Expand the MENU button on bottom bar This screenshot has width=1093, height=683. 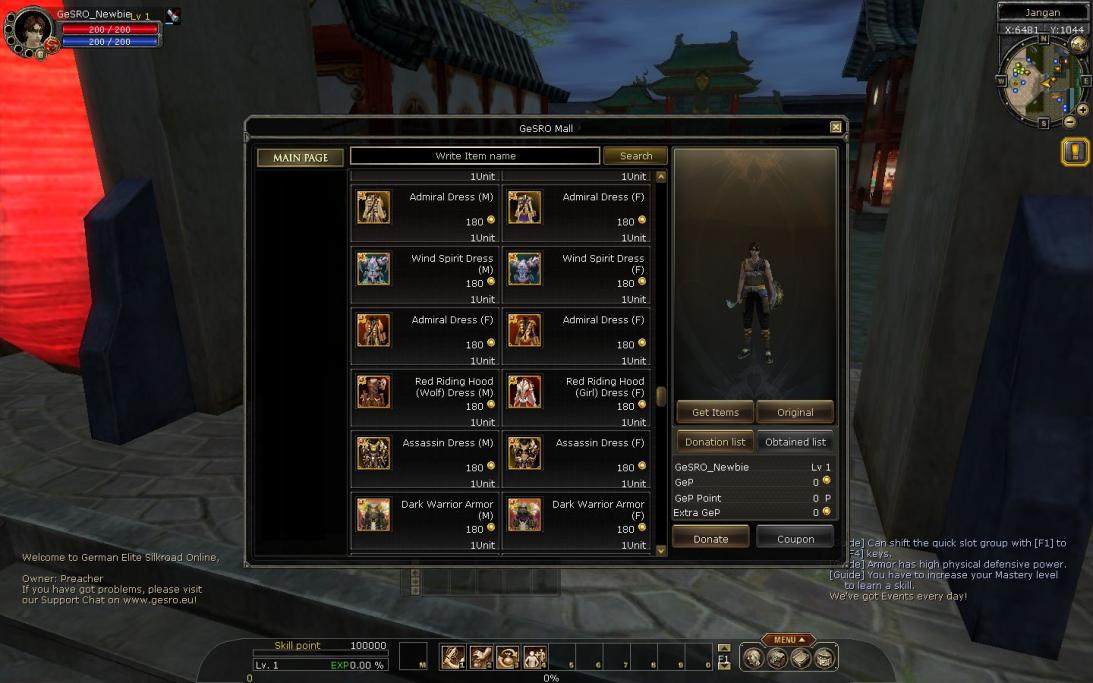coord(788,640)
